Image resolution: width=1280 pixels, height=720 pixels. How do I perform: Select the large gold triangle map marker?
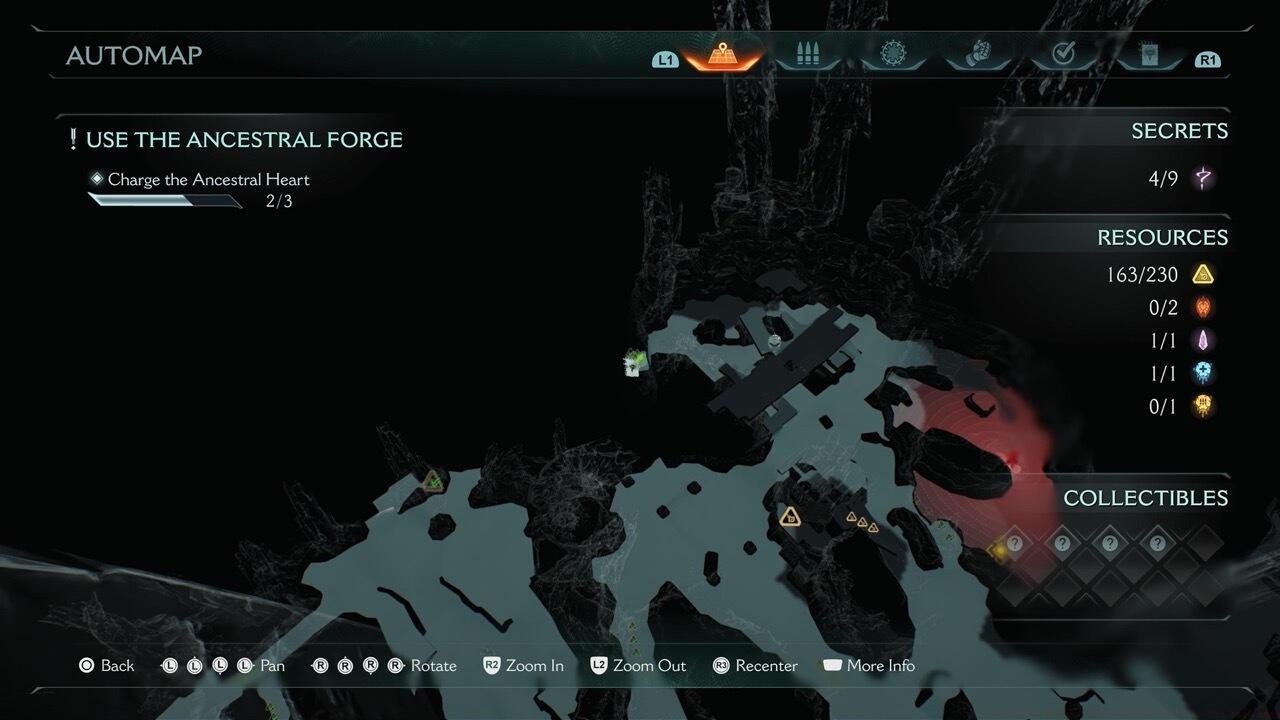[790, 517]
